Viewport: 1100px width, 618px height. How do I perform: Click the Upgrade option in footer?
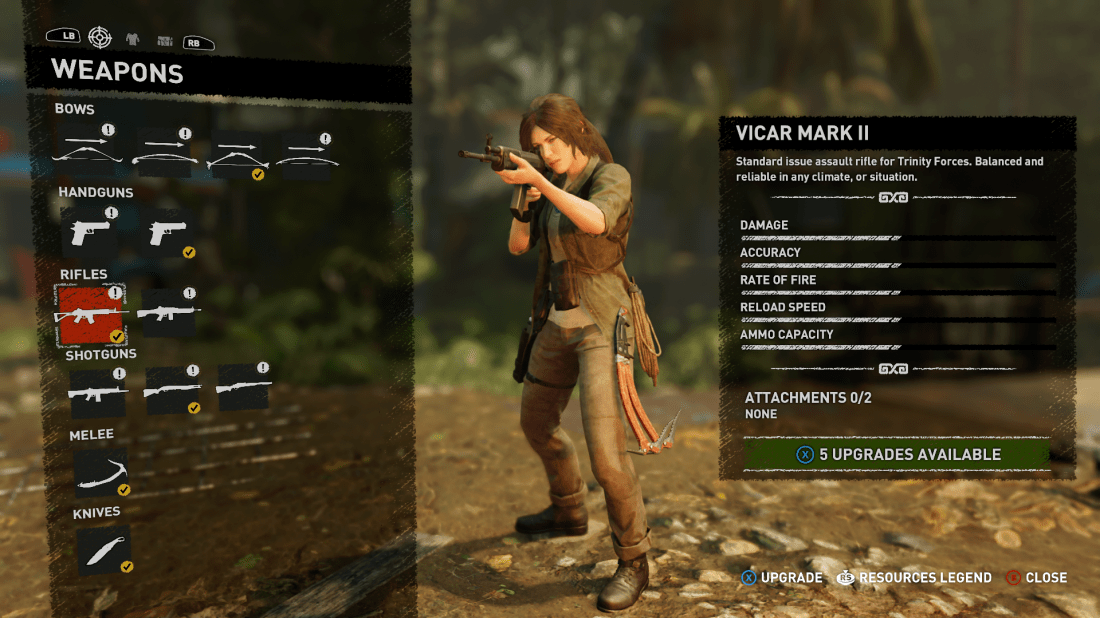780,578
